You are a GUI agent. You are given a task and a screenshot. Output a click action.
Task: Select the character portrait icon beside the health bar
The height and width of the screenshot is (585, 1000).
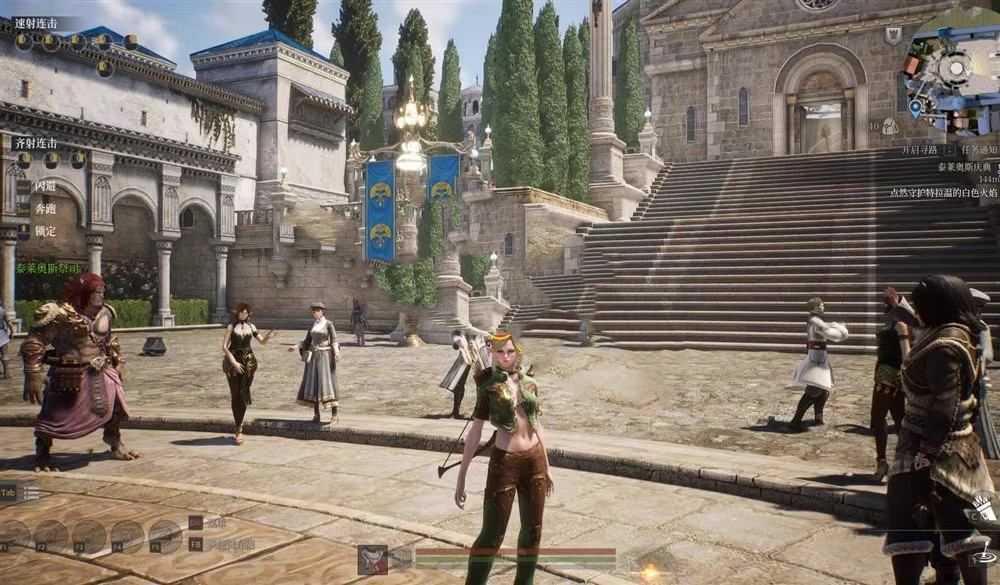pyautogui.click(x=373, y=559)
